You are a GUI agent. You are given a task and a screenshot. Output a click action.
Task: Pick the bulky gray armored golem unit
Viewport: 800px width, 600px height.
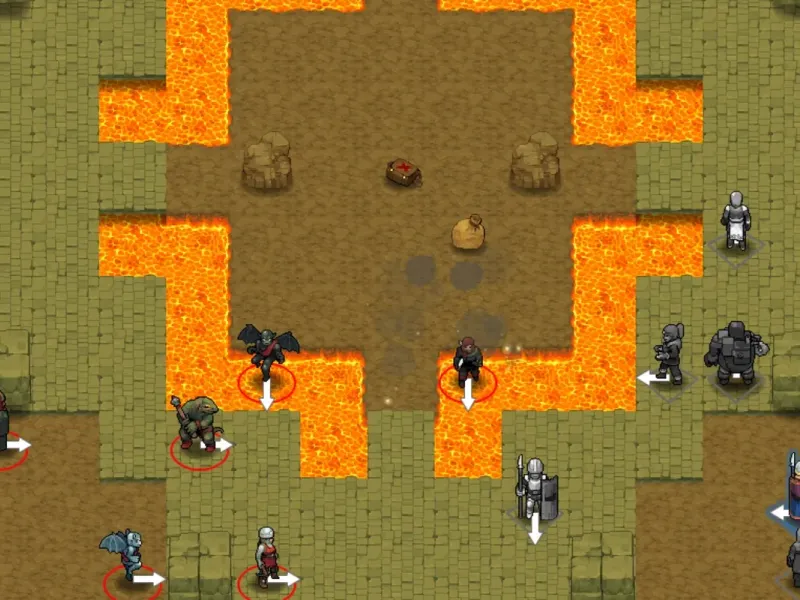[734, 351]
